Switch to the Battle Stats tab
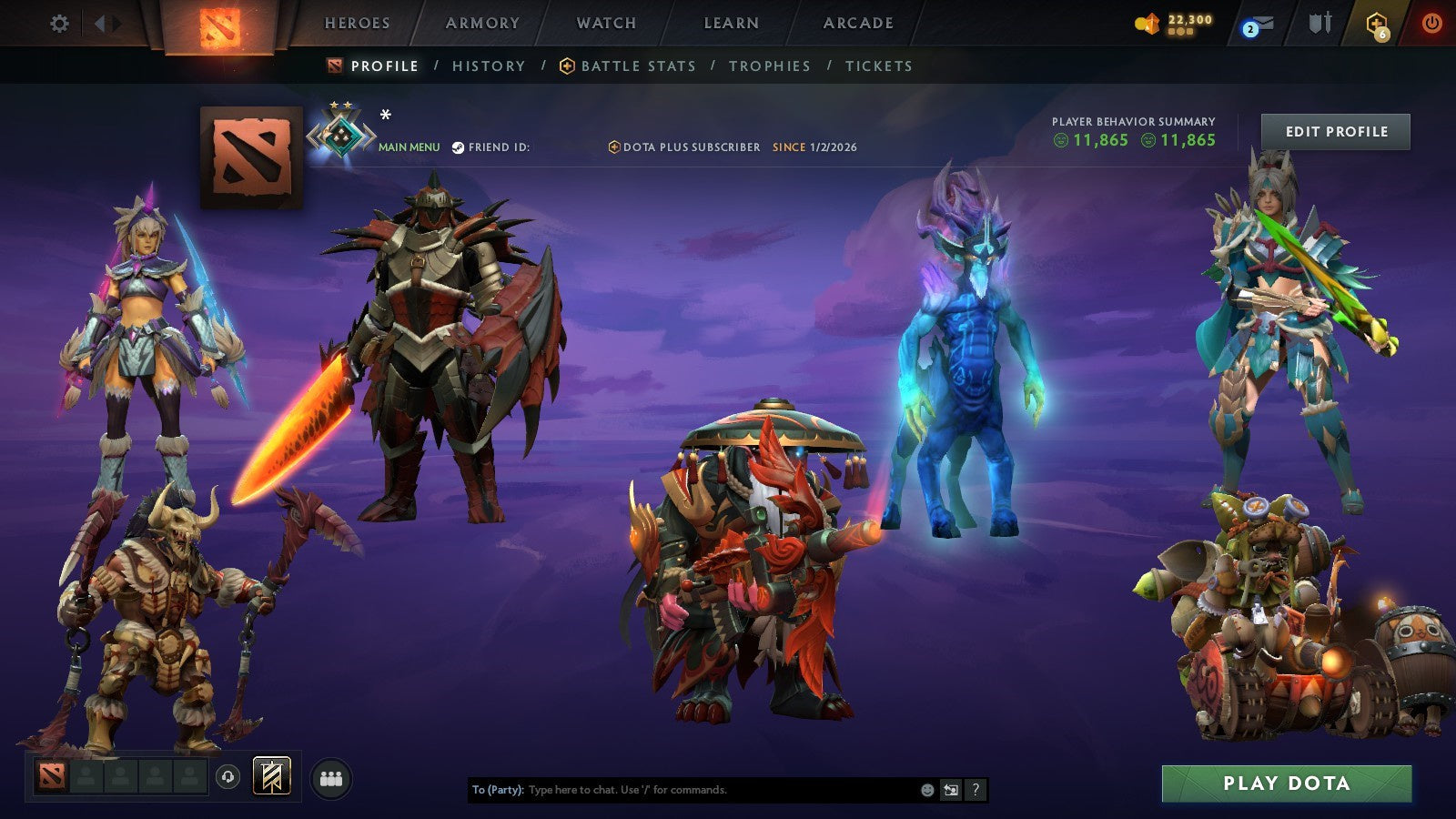 (638, 66)
